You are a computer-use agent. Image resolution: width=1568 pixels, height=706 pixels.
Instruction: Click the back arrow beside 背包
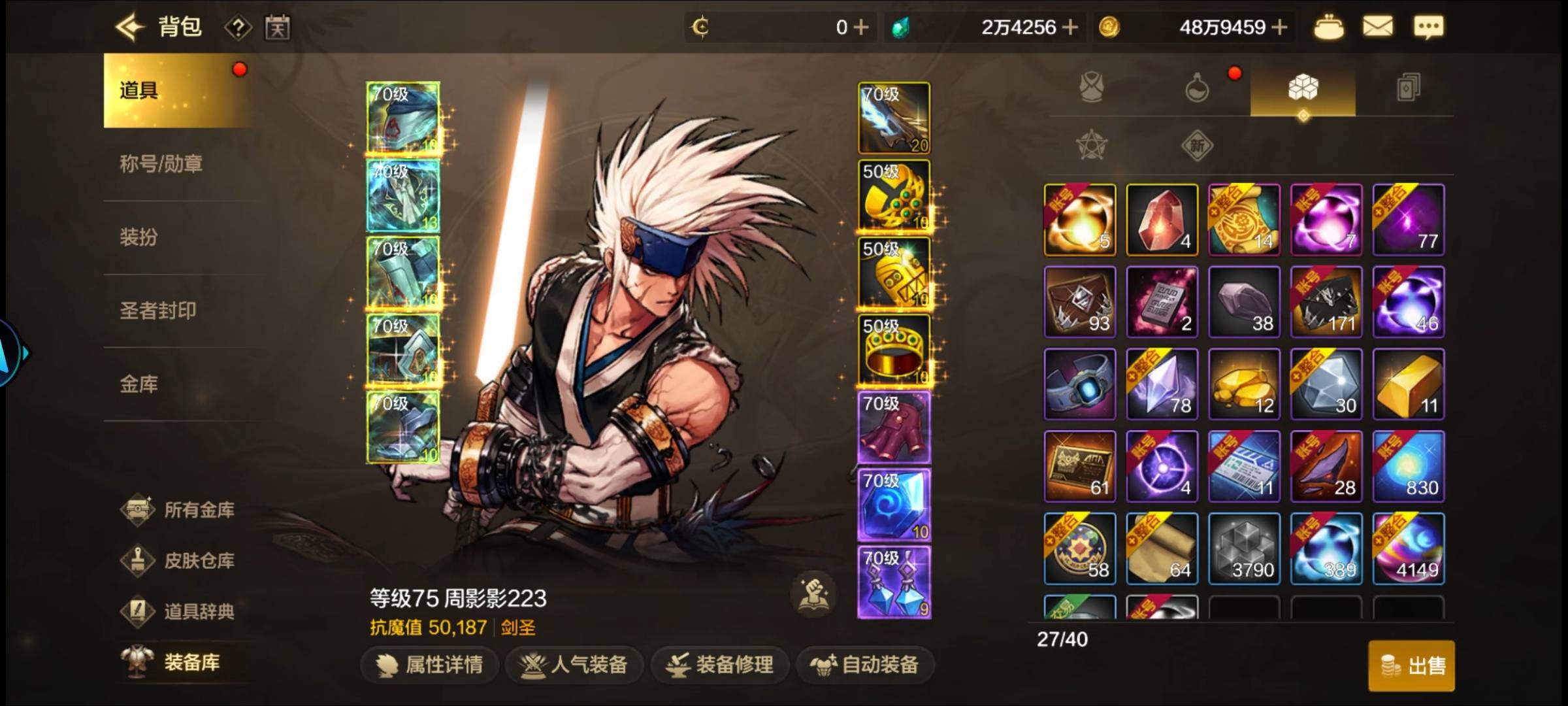point(129,26)
